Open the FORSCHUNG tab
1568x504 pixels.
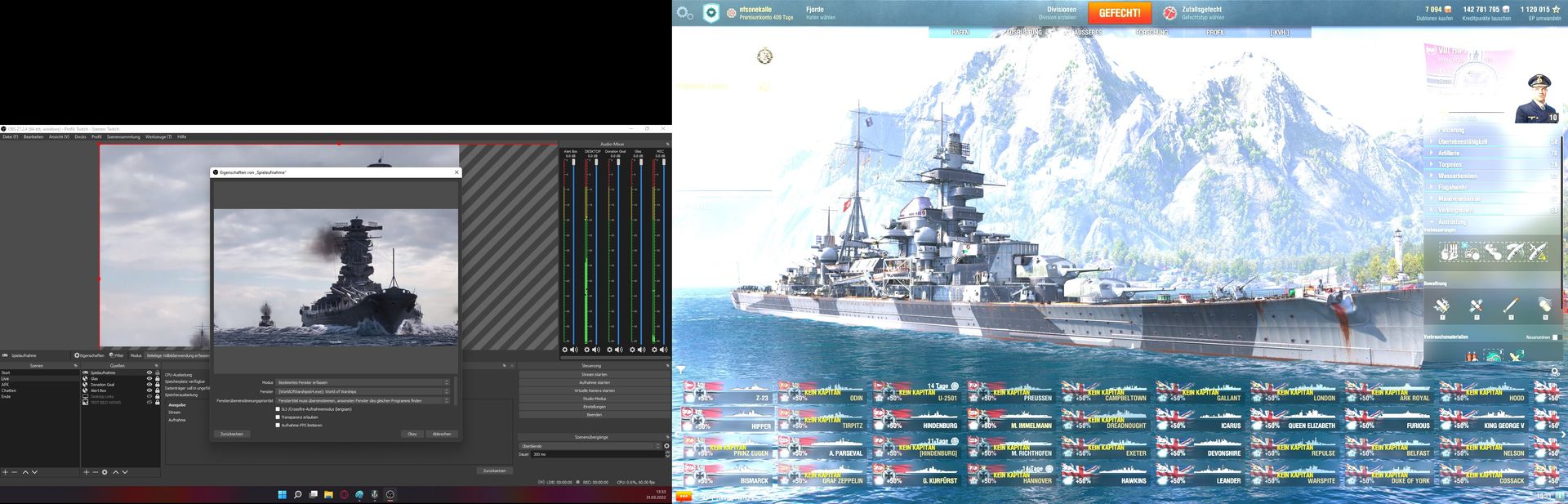click(1151, 33)
